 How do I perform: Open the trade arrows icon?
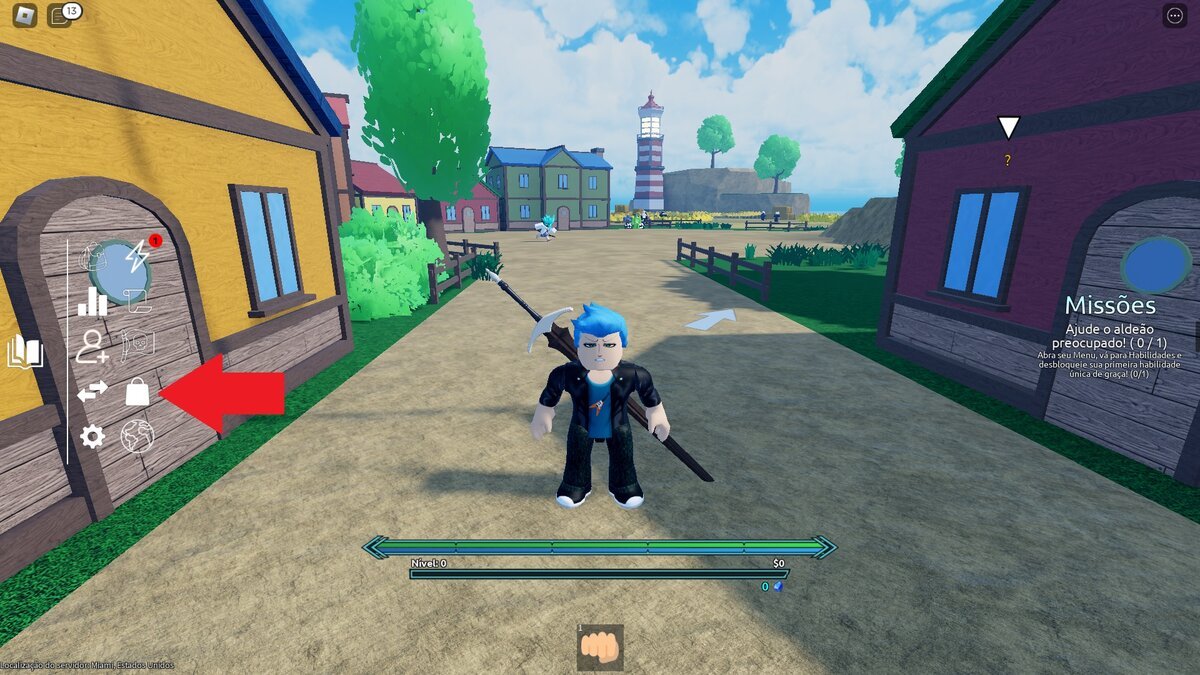(92, 392)
